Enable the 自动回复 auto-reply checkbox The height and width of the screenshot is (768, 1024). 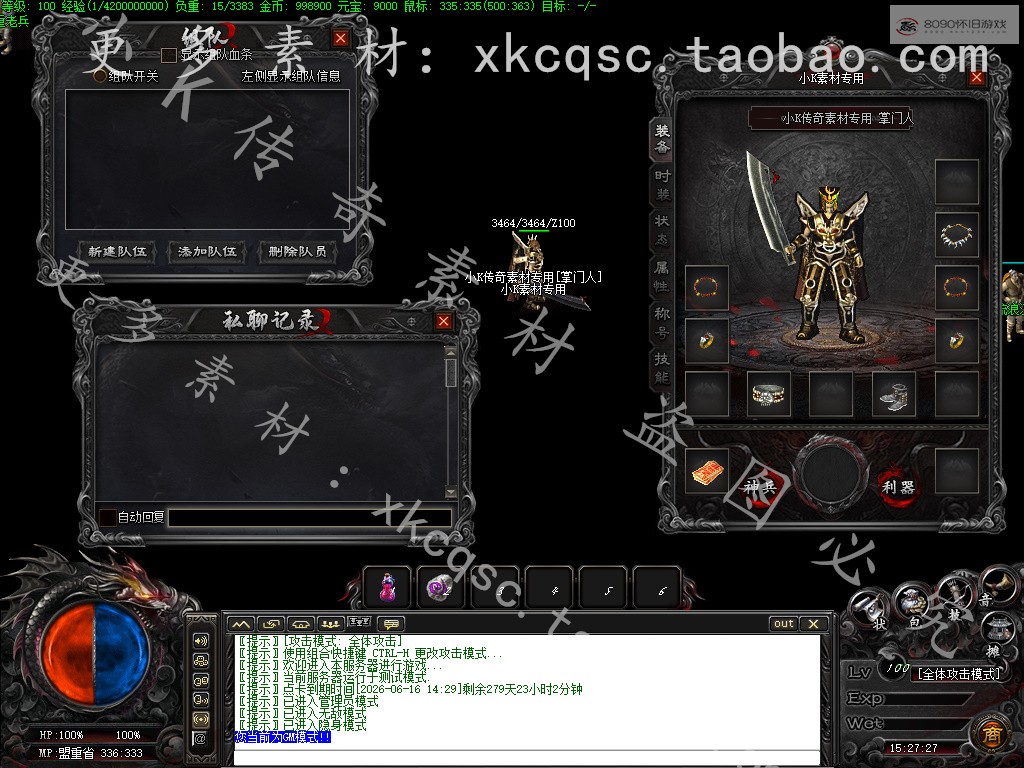coord(107,517)
